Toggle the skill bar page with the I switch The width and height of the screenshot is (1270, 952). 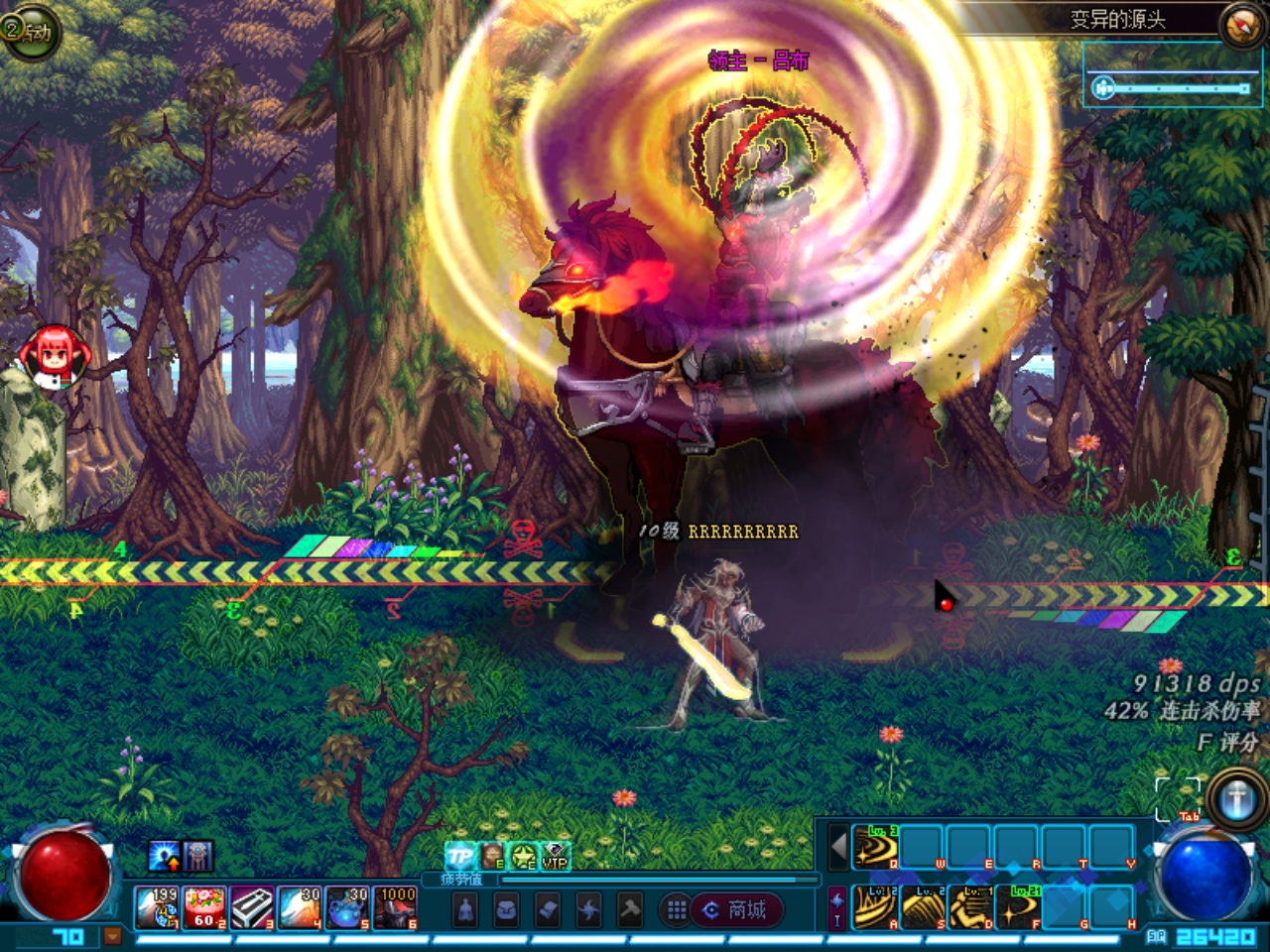click(x=836, y=907)
